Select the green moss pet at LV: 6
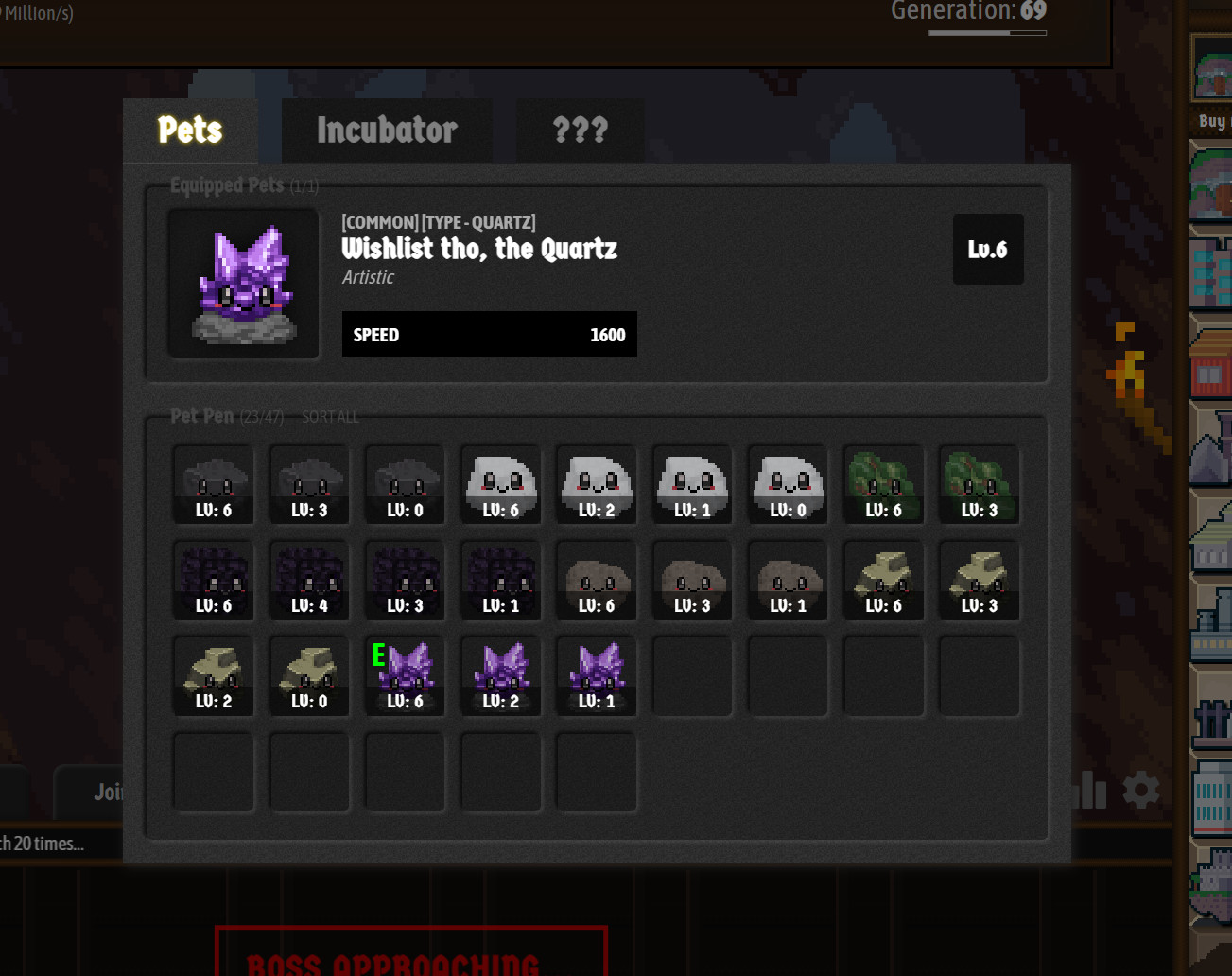The width and height of the screenshot is (1232, 976). (x=883, y=484)
